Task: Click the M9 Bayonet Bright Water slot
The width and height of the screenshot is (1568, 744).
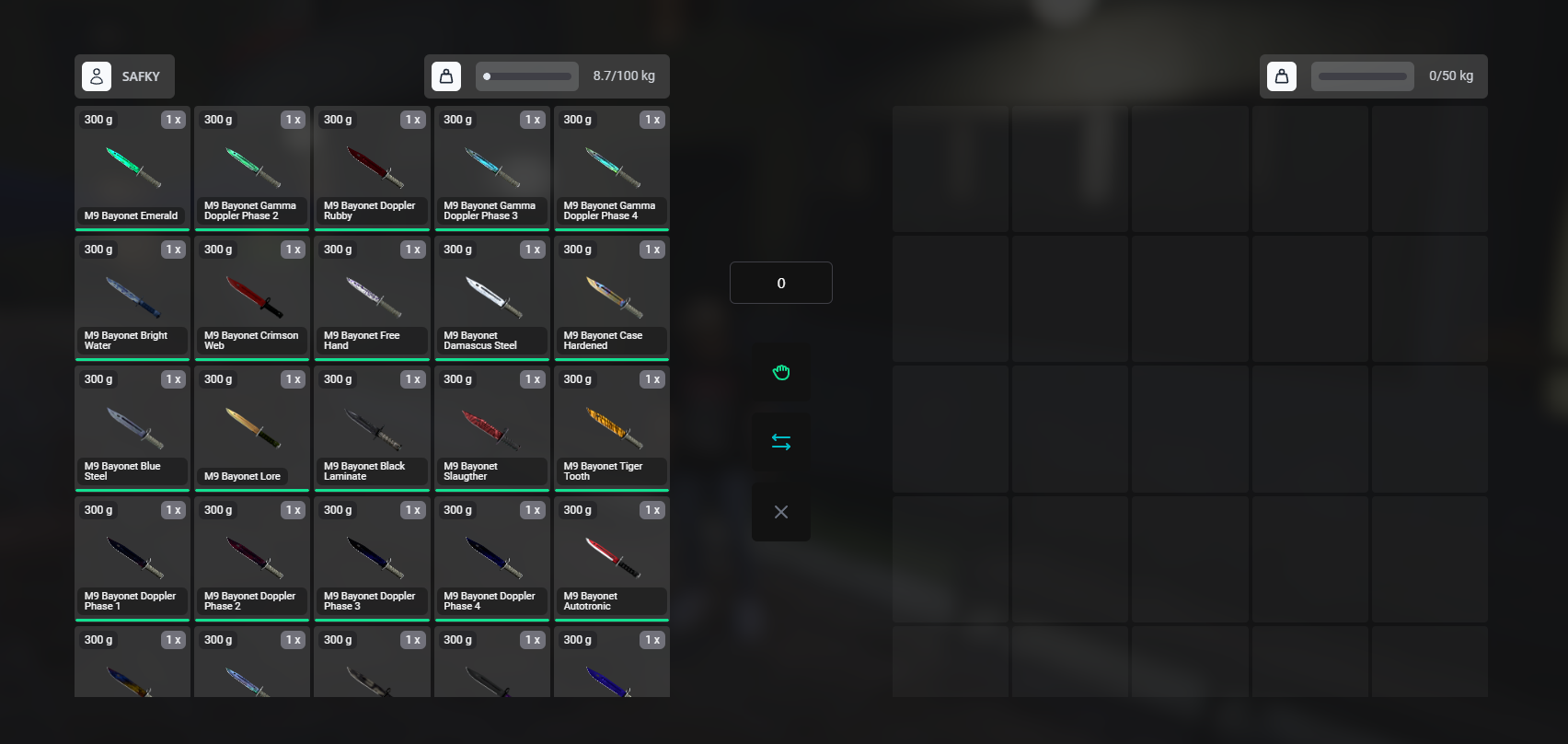Action: (132, 297)
